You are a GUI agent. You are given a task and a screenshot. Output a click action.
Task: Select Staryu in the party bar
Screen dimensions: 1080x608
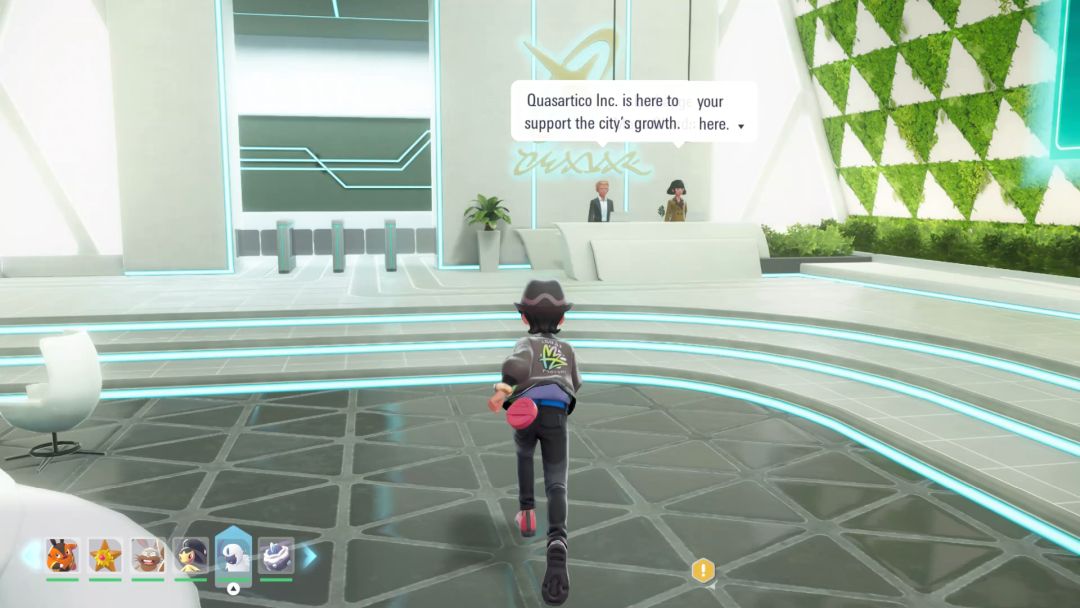click(x=105, y=554)
